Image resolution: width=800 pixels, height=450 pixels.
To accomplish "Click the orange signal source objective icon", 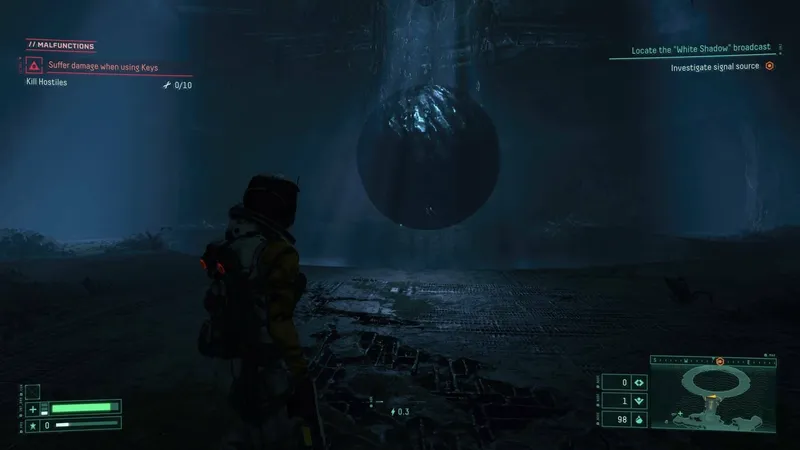I will coord(769,66).
